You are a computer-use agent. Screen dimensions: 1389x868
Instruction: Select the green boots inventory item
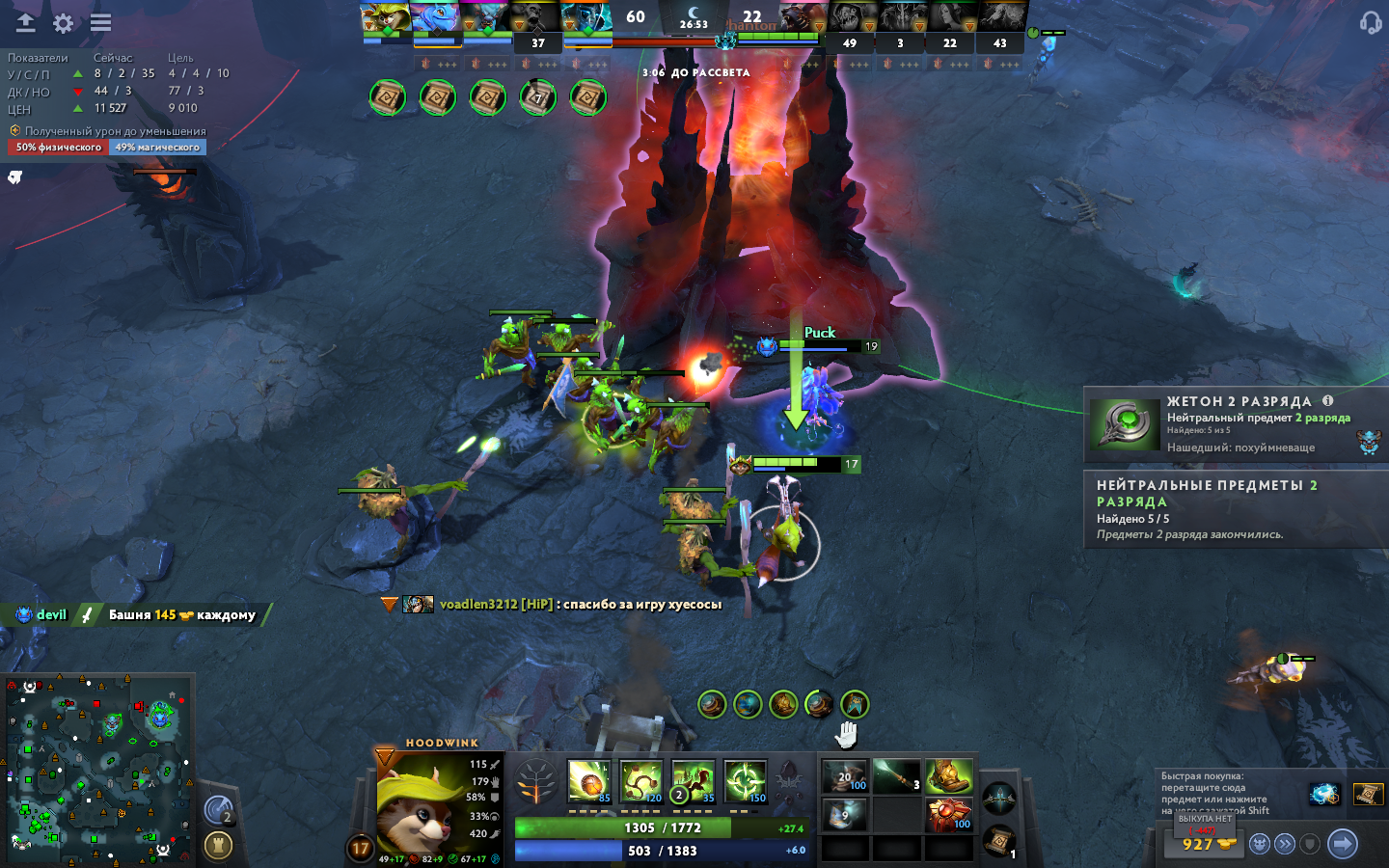[x=948, y=775]
